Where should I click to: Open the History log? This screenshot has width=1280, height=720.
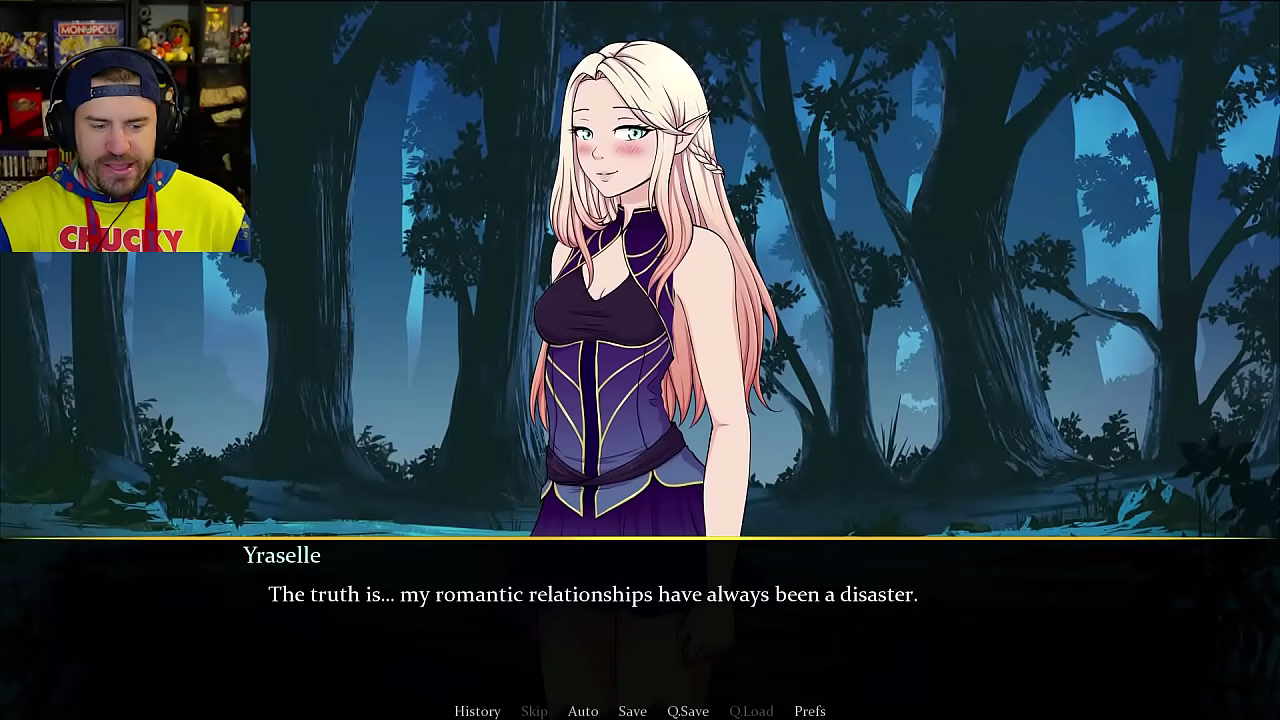click(477, 711)
